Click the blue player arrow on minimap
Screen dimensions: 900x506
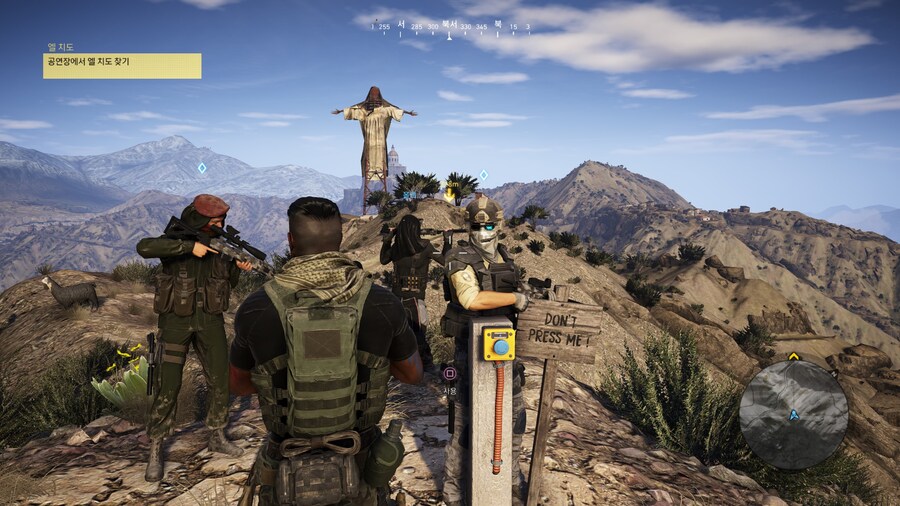point(794,413)
